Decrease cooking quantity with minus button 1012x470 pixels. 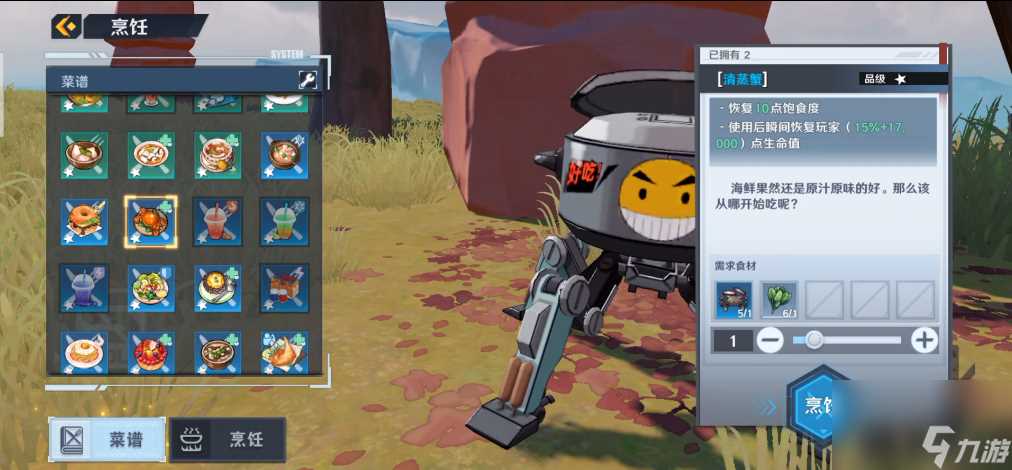coord(770,340)
